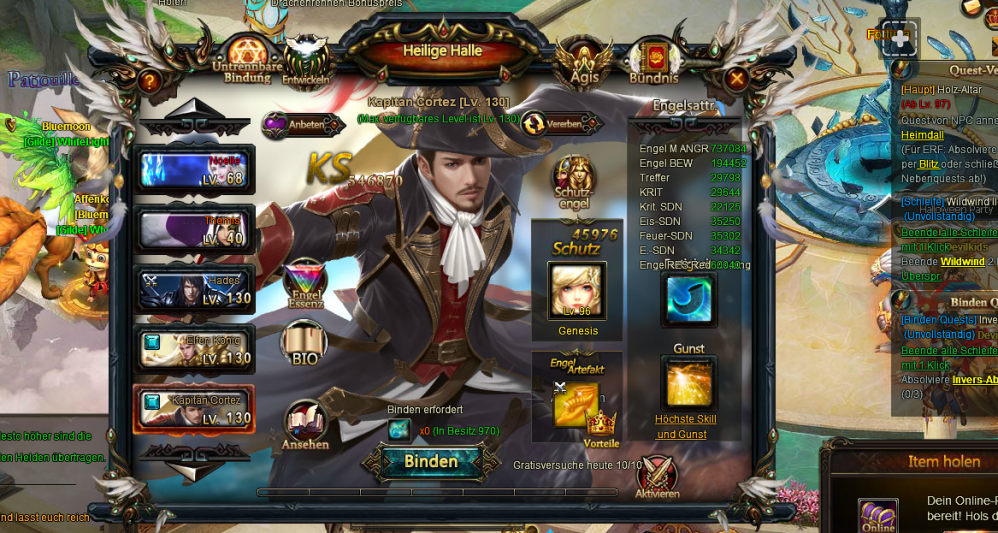This screenshot has height=533, width=998.
Task: Select angel Themis Lv. 40
Action: [x=195, y=229]
